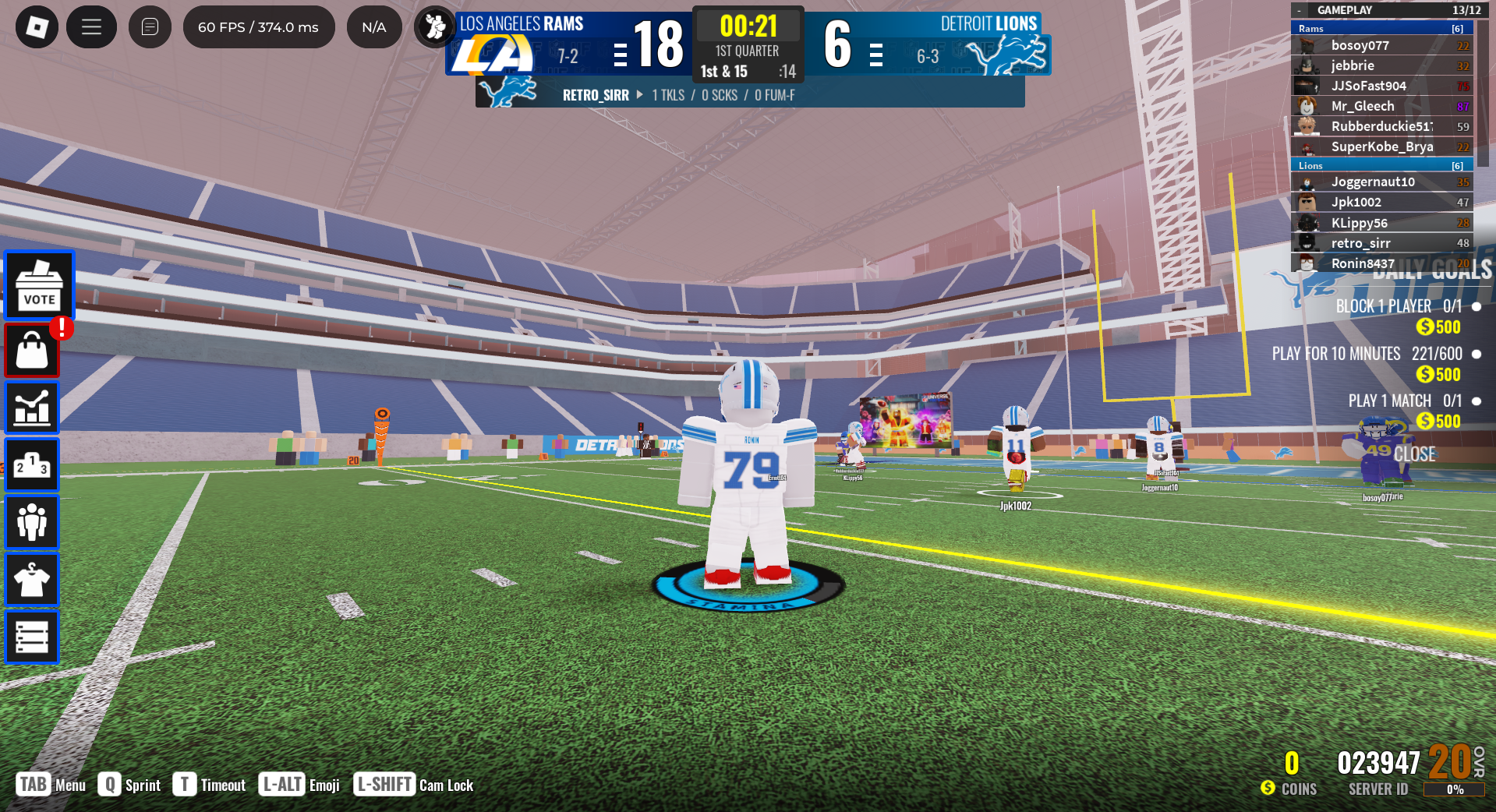The height and width of the screenshot is (812, 1496).
Task: Open the 1-2-3 podium leaderboard
Action: pos(32,464)
